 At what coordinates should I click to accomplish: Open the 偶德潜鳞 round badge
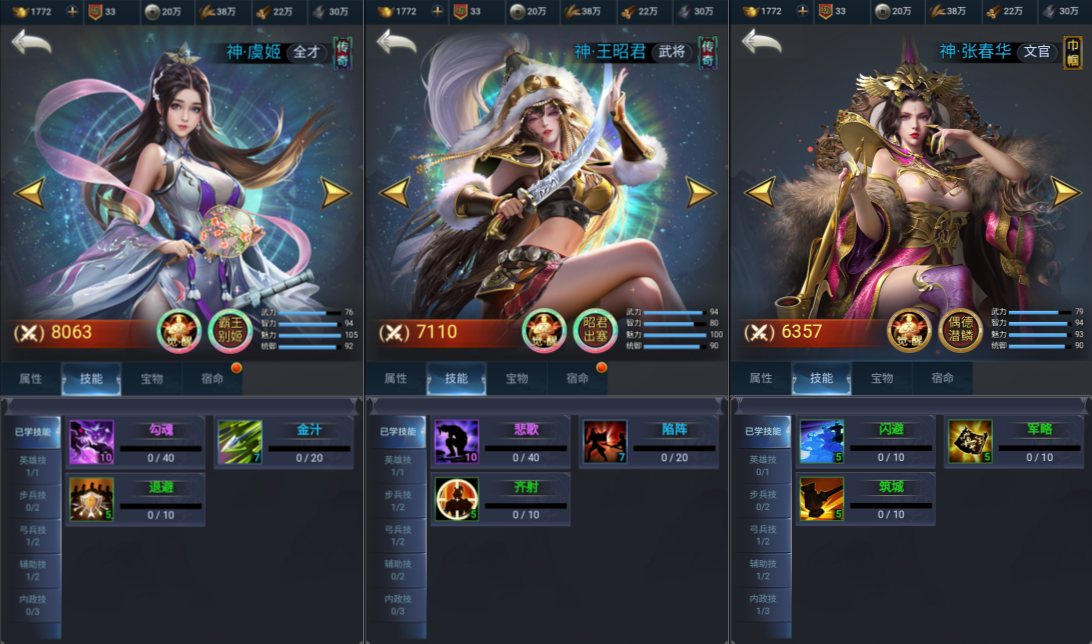coord(961,331)
